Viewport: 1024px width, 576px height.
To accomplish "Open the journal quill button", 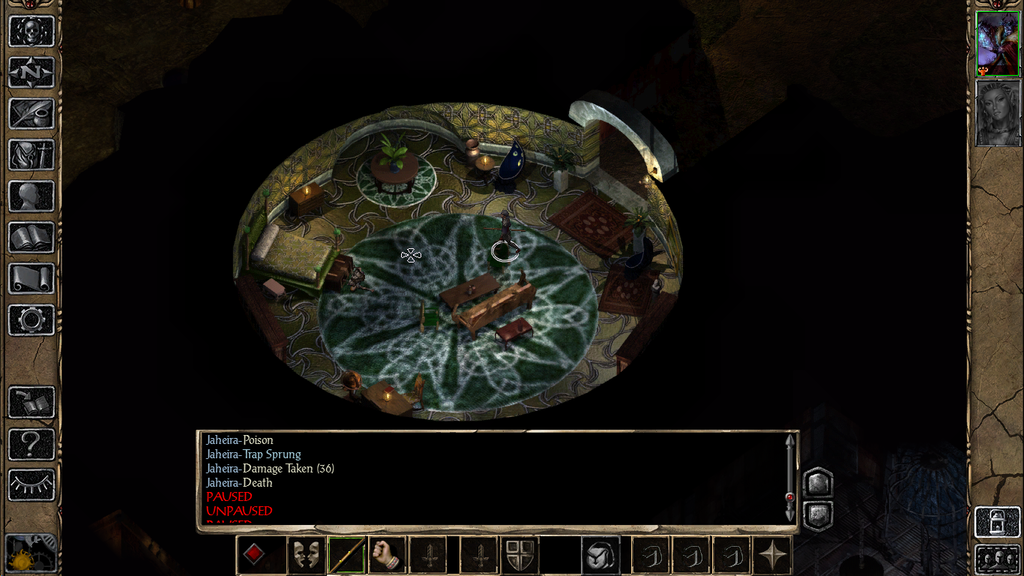I will click(31, 113).
